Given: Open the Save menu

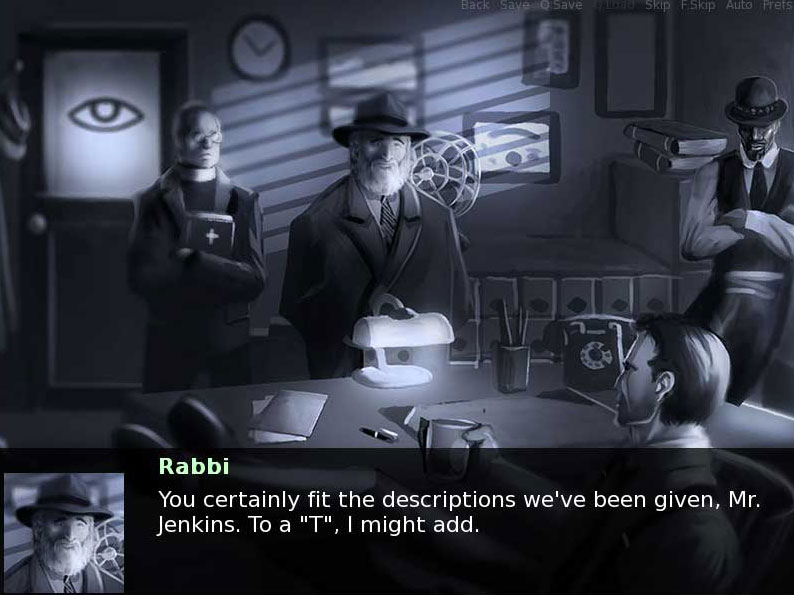Looking at the screenshot, I should (x=514, y=6).
